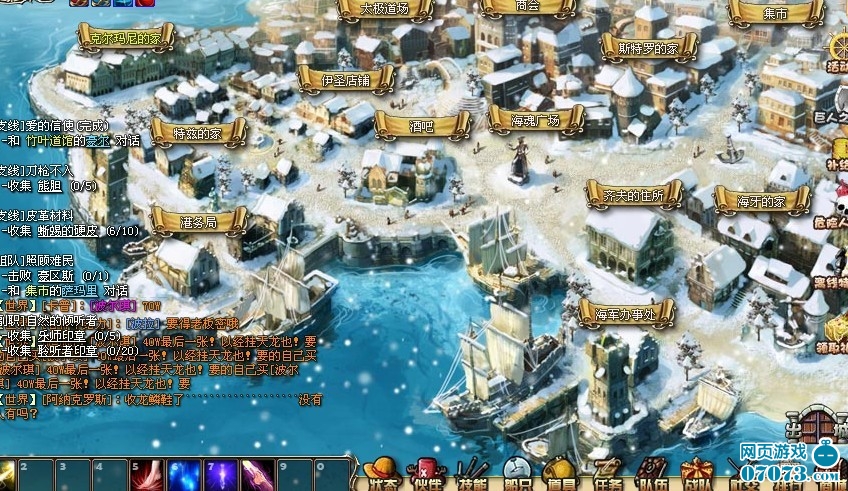Click the 齐夫的住所 location label
Viewport: 848px width, 491px height.
click(x=635, y=195)
